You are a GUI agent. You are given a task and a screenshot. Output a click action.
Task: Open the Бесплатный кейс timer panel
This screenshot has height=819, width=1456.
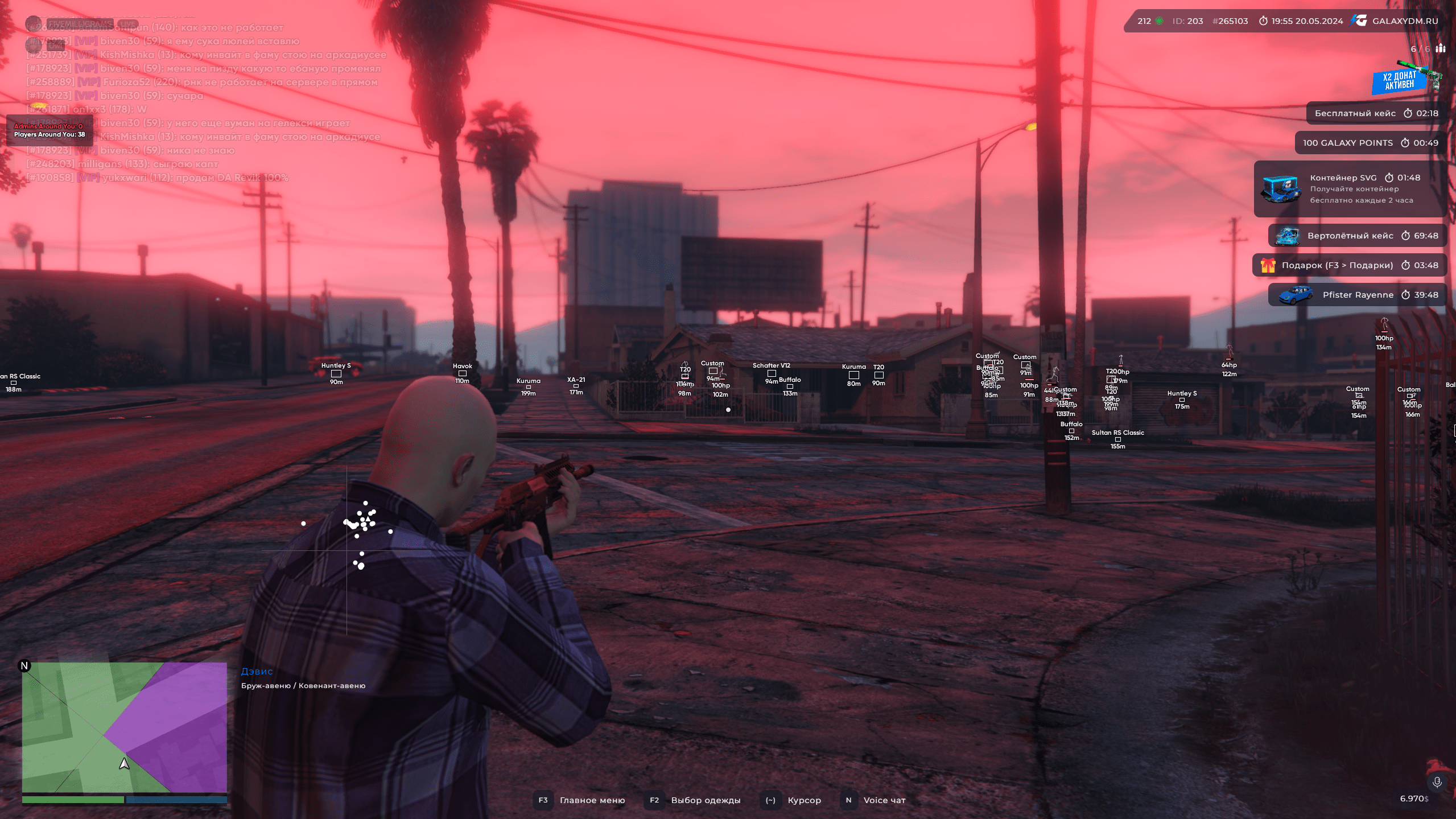pyautogui.click(x=1376, y=113)
